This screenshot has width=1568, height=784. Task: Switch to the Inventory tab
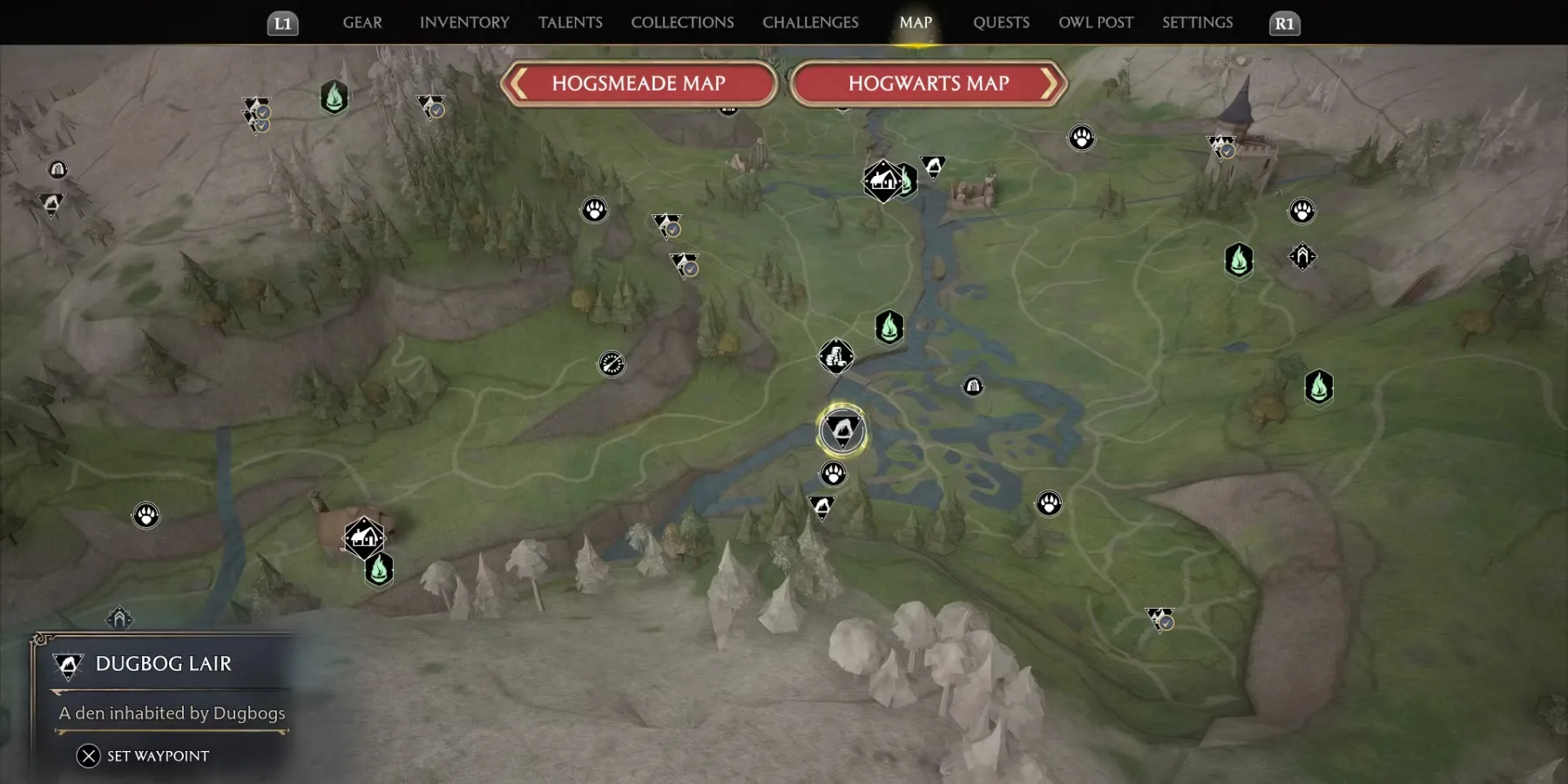click(464, 23)
